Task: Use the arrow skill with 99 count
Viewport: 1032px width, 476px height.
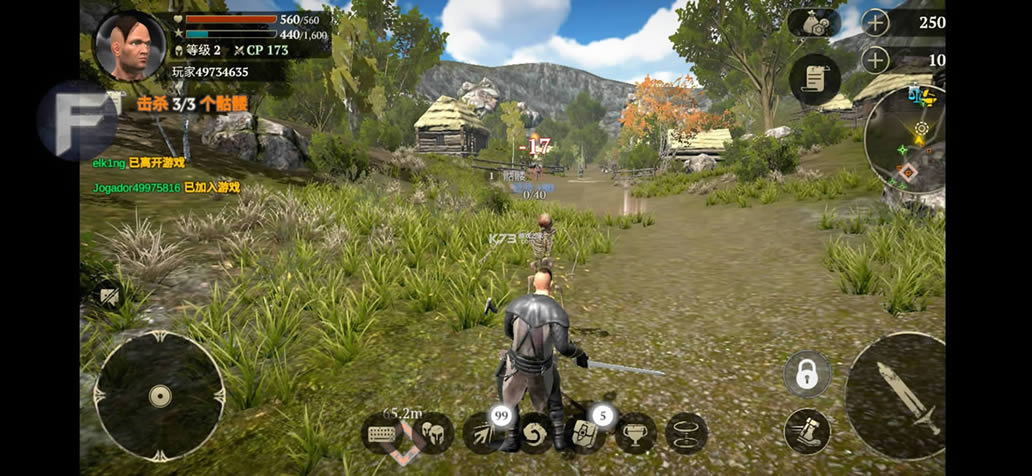Action: (484, 433)
